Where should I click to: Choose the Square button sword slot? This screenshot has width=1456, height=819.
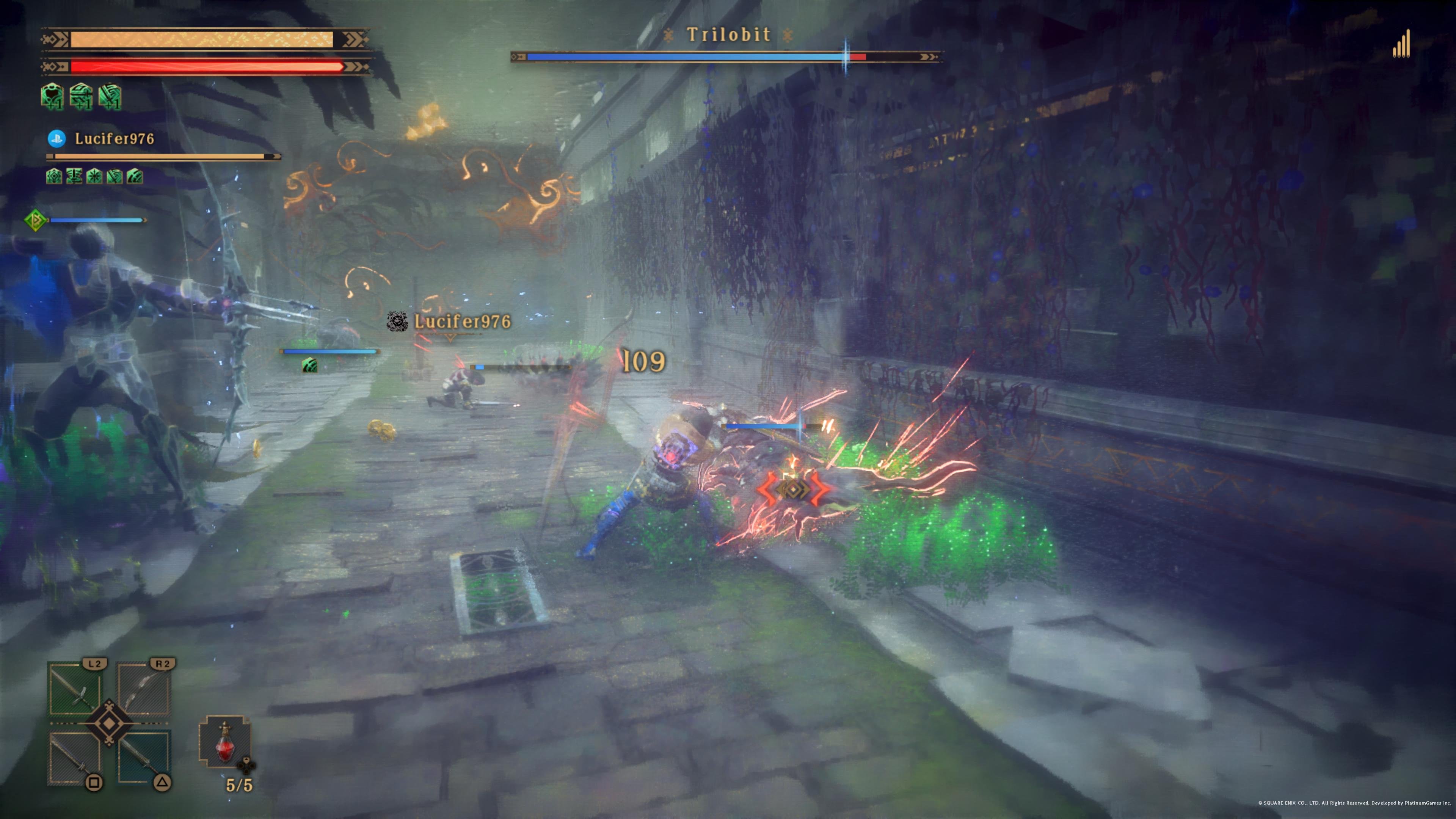(75, 758)
